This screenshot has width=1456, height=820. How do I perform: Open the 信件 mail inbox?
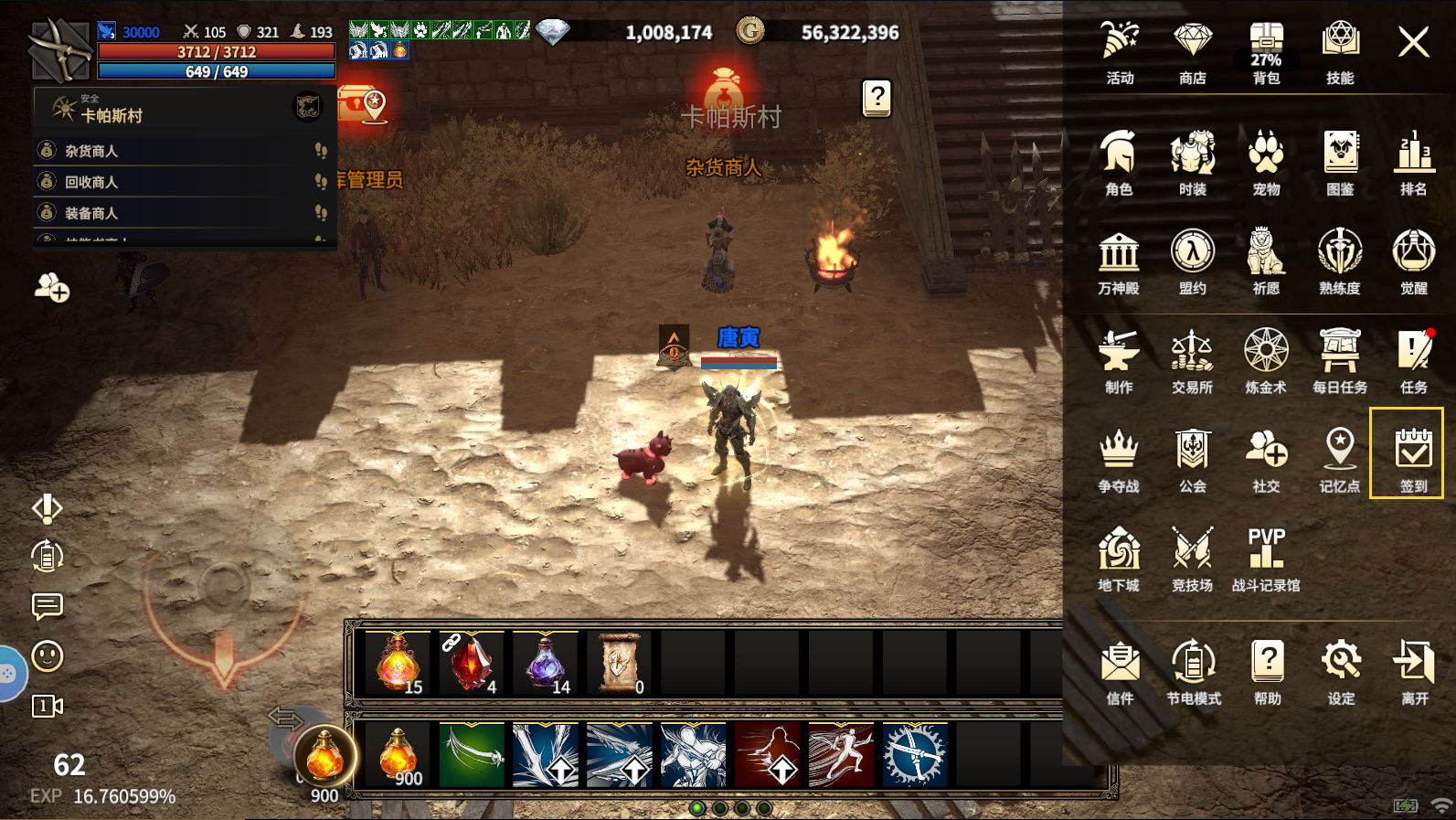pyautogui.click(x=1120, y=672)
